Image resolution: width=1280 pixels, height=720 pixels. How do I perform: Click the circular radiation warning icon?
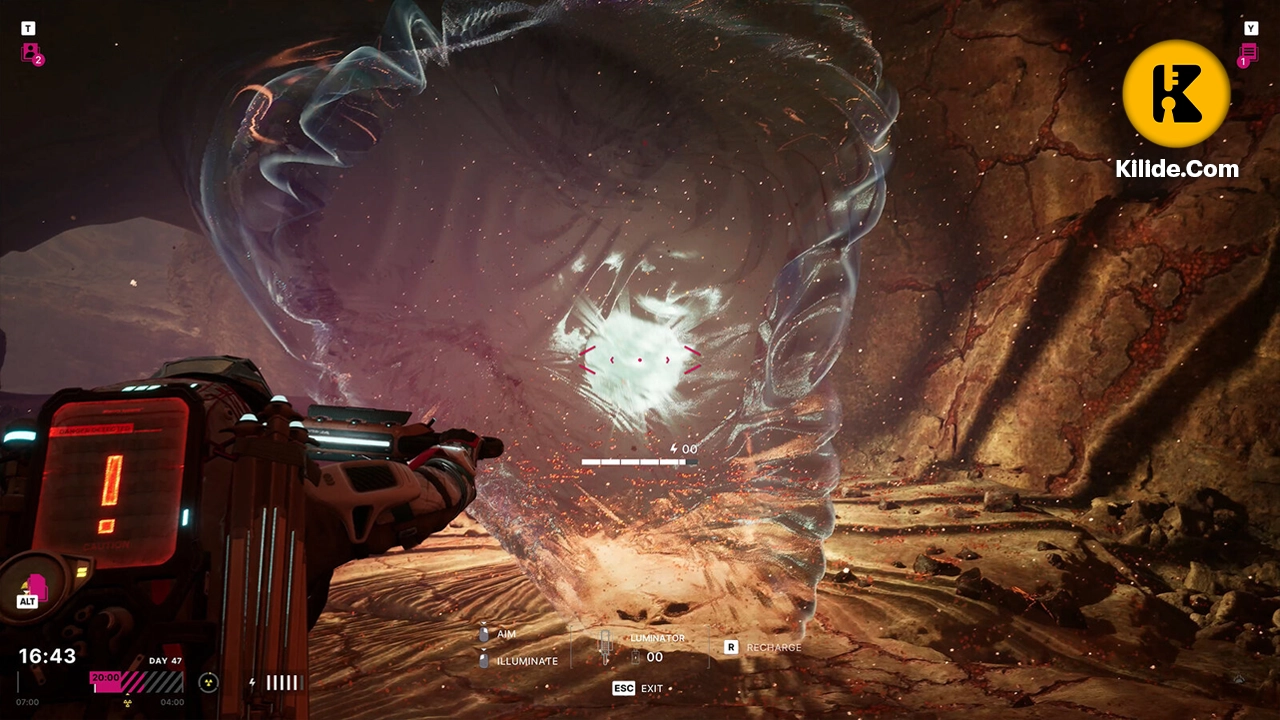pos(208,682)
